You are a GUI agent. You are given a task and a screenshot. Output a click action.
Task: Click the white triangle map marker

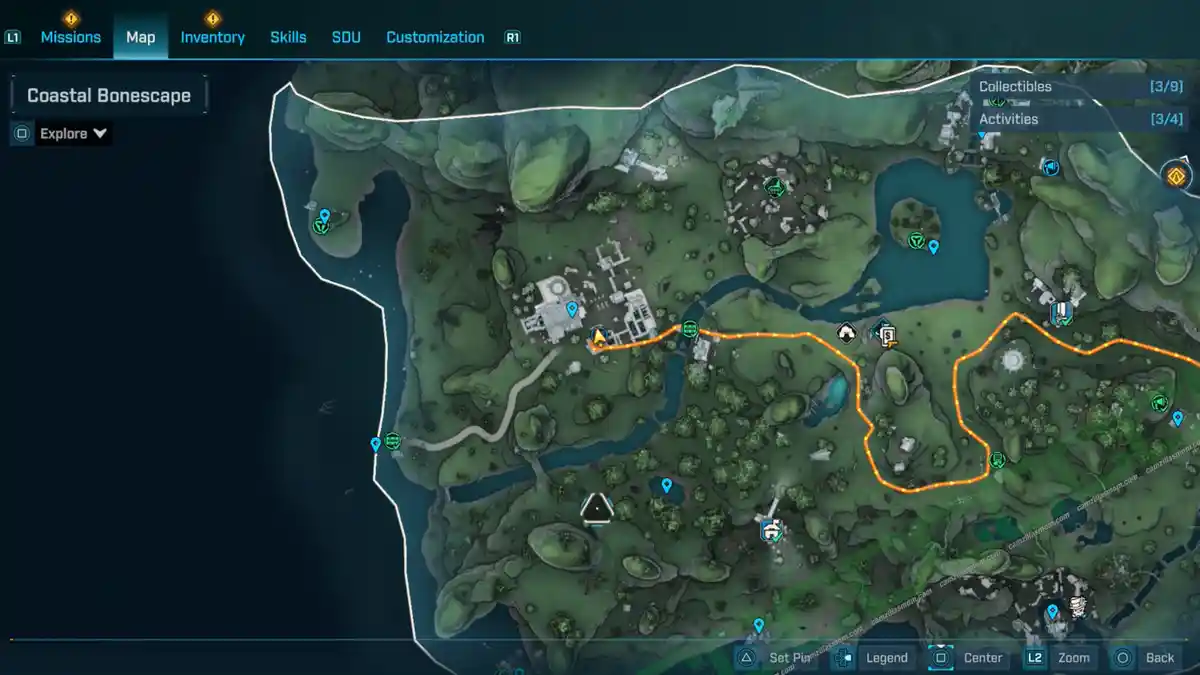[597, 509]
